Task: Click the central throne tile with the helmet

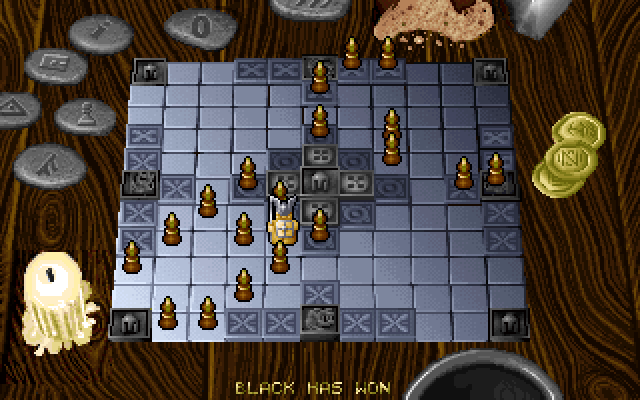Action: 319,184
